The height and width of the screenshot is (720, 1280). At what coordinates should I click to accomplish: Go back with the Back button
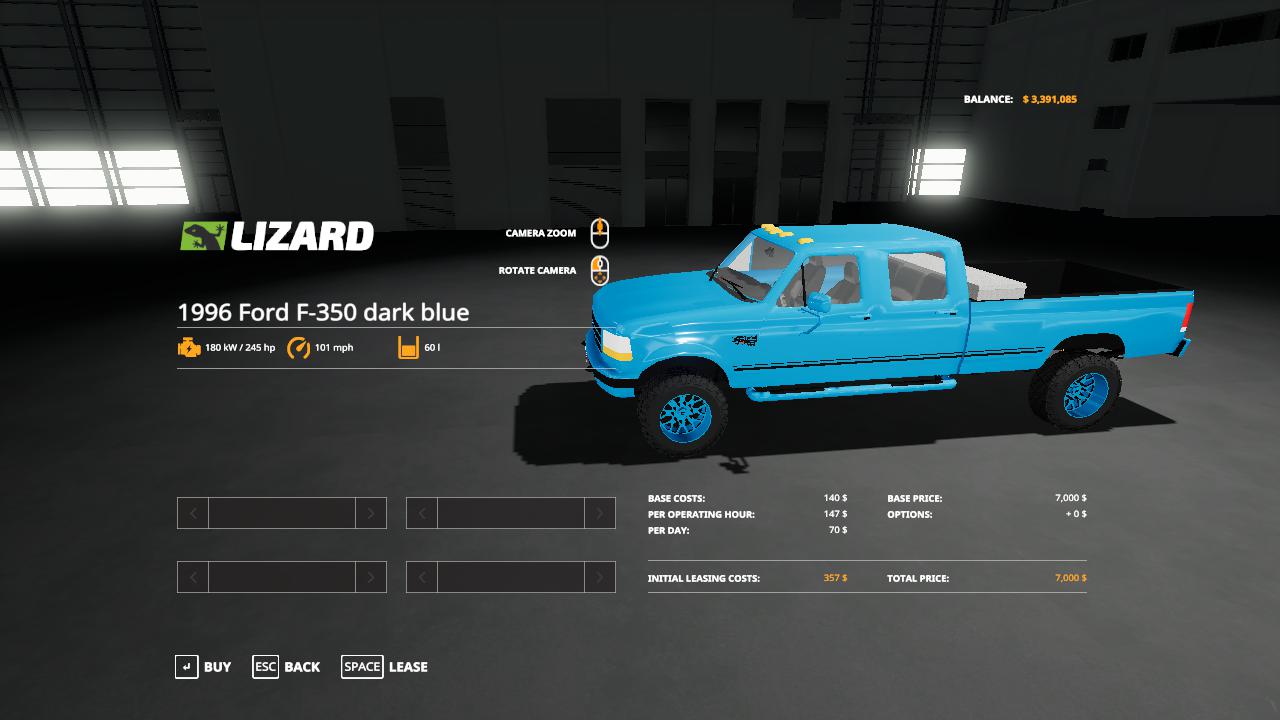(287, 667)
